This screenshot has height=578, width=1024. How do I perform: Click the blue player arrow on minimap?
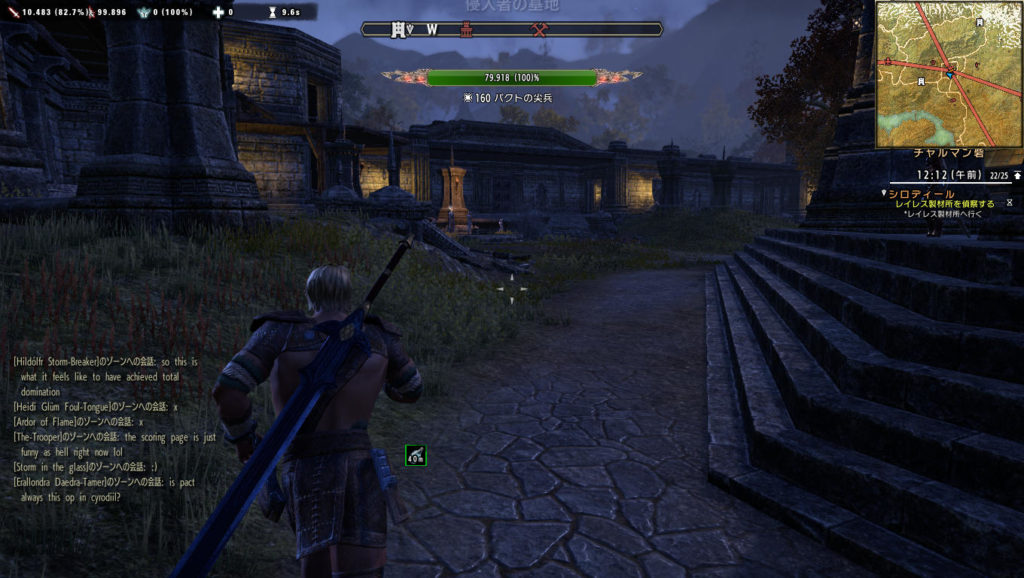(949, 72)
